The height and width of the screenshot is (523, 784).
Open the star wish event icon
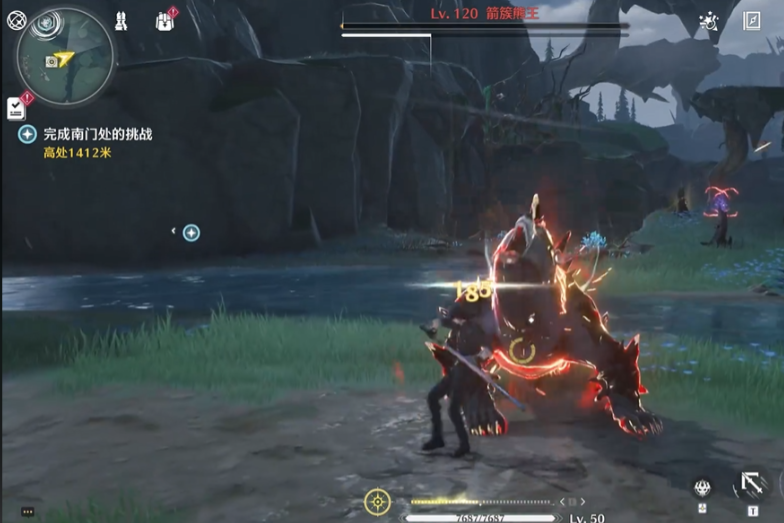pos(709,21)
